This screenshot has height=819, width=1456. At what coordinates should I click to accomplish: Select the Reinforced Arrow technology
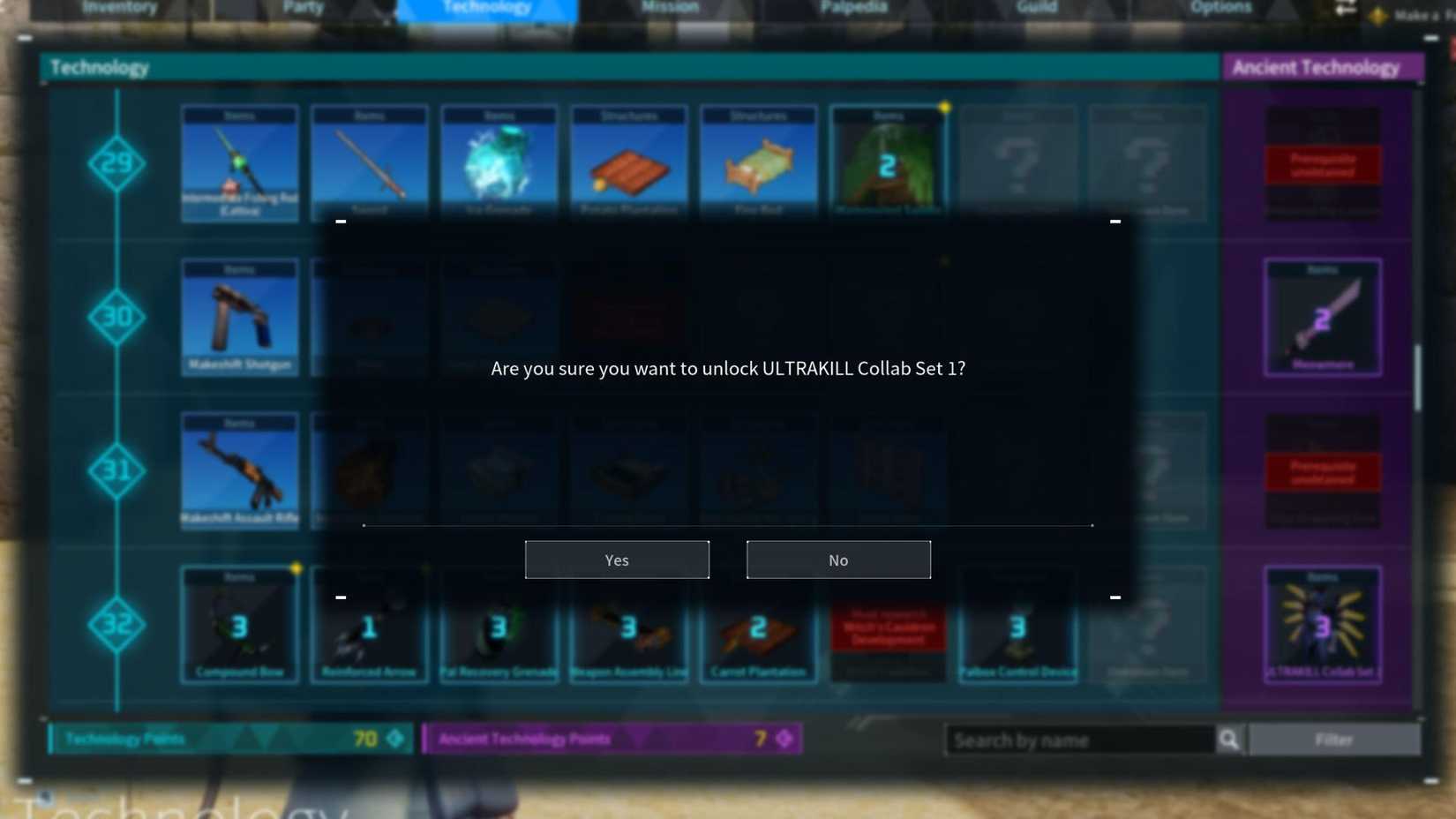click(x=369, y=624)
